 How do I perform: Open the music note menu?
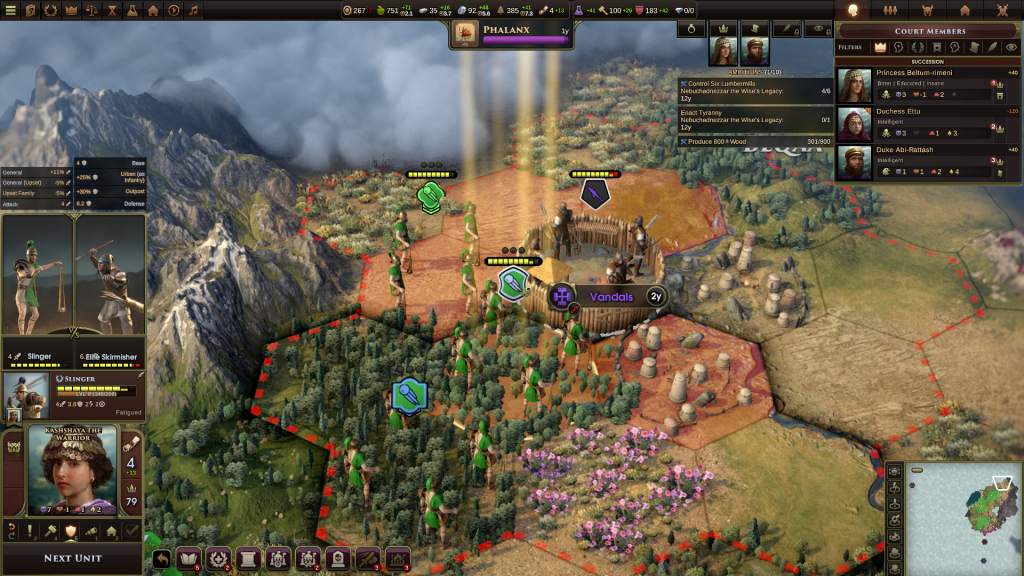(x=193, y=10)
